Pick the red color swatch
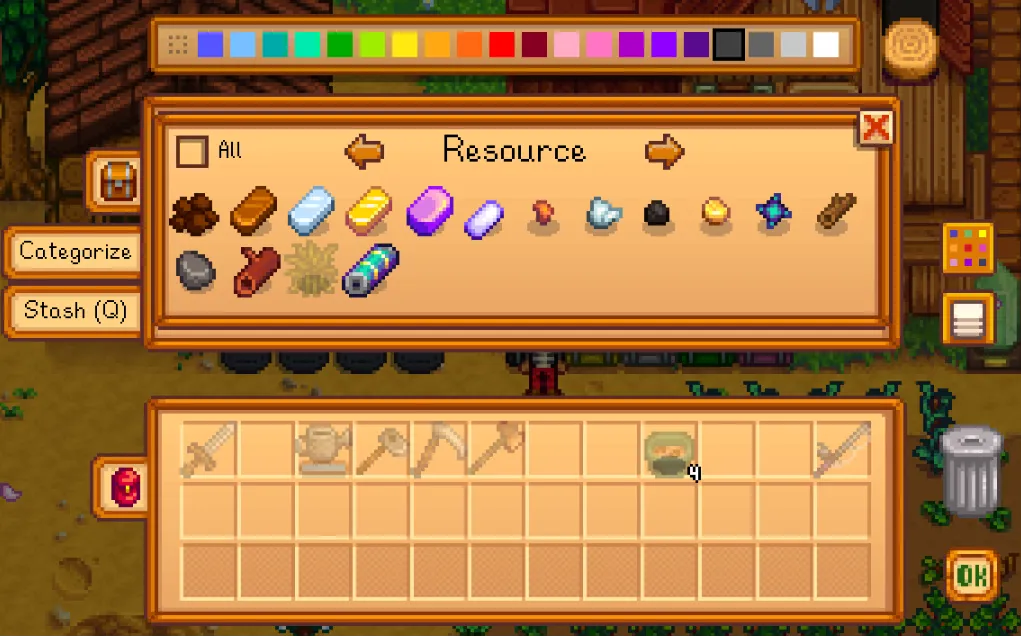Viewport: 1021px width, 641px height. click(502, 45)
